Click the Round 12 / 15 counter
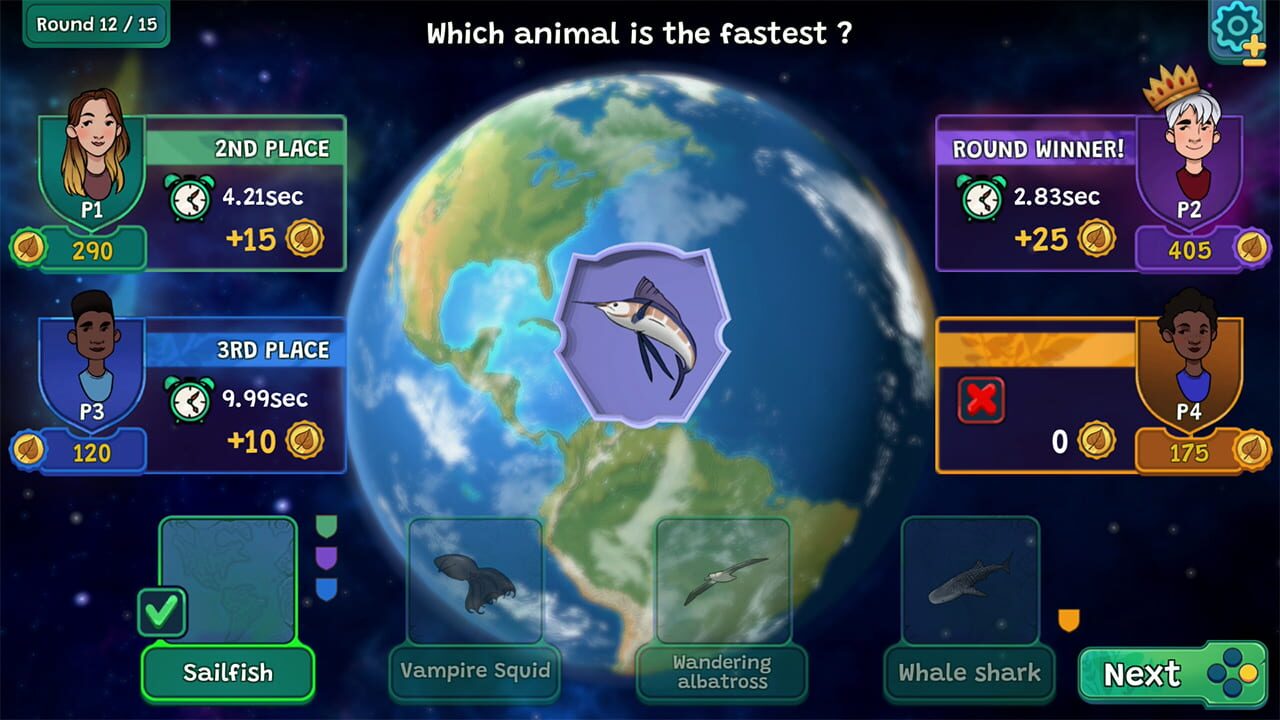 (x=95, y=24)
